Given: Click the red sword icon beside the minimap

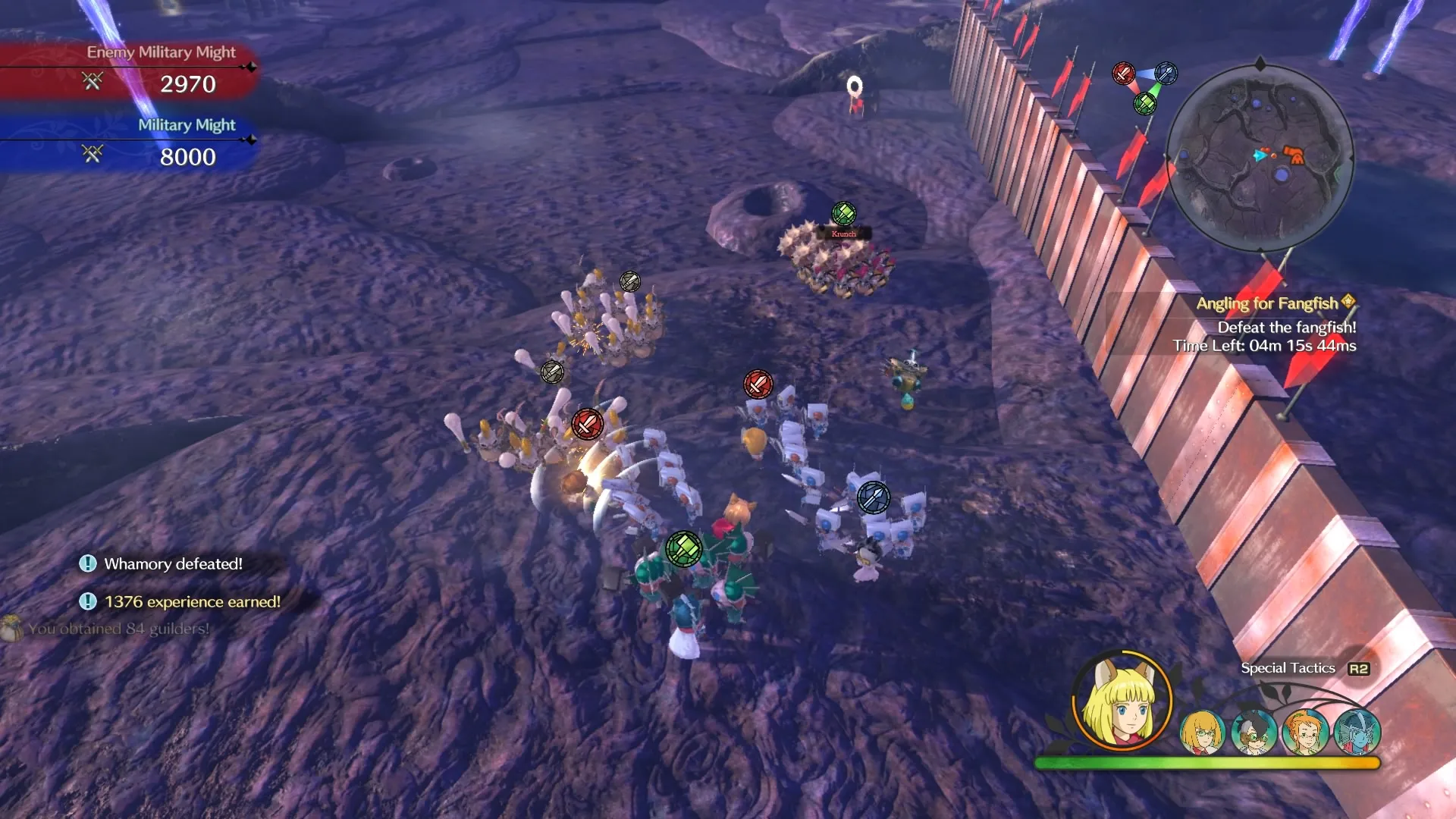Looking at the screenshot, I should point(1123,74).
